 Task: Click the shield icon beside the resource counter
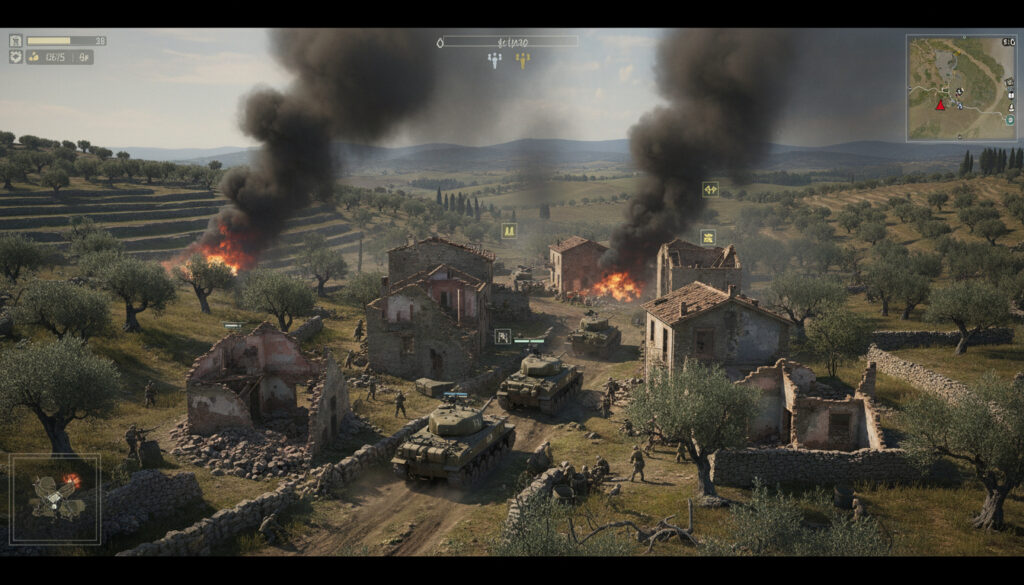[x=16, y=57]
